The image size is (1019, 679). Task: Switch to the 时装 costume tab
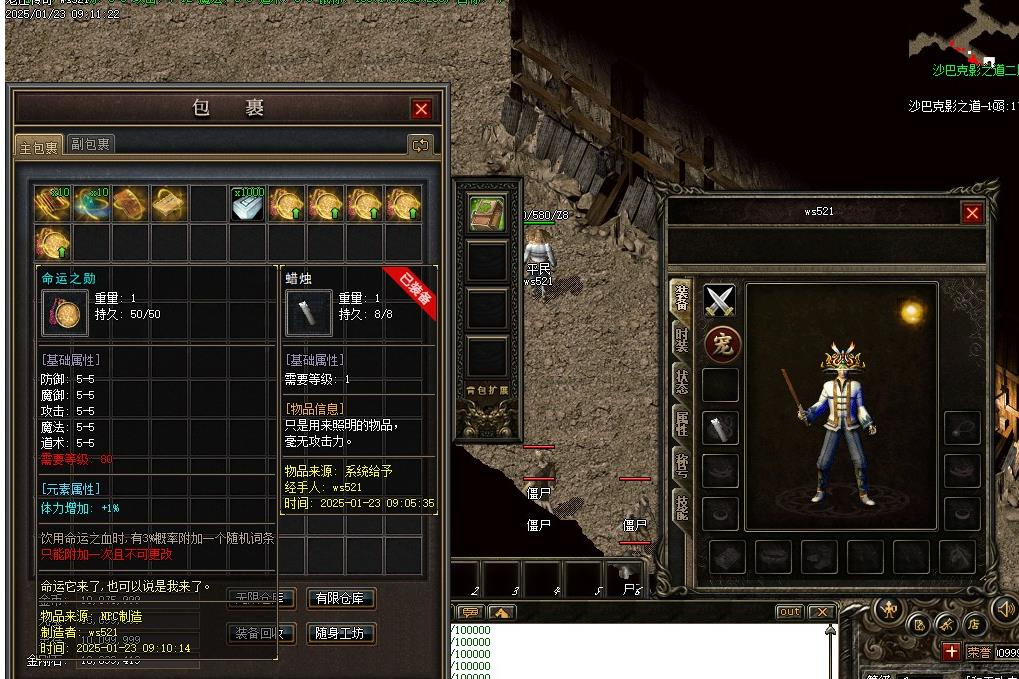click(x=682, y=340)
